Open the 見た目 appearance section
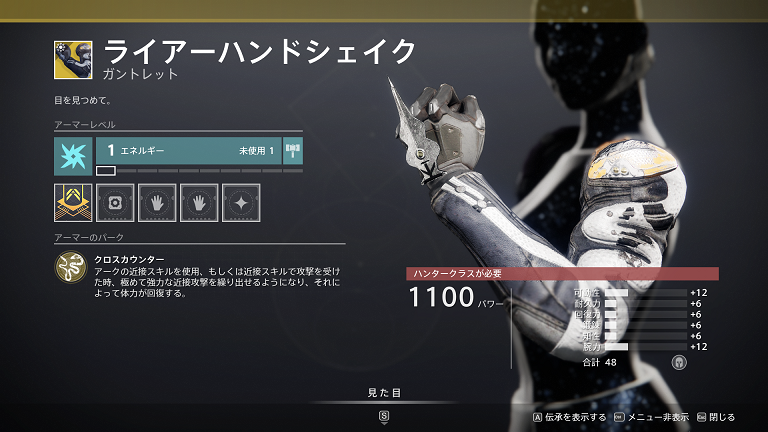Image resolution: width=768 pixels, height=432 pixels. 384,393
